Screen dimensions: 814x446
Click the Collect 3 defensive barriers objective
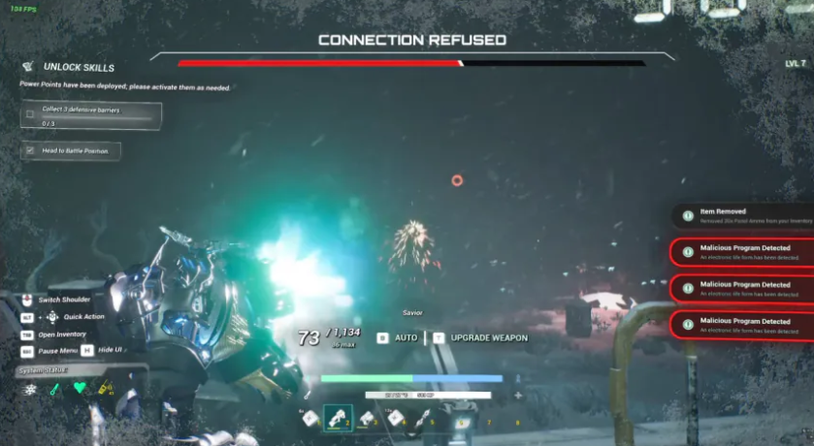(x=91, y=116)
